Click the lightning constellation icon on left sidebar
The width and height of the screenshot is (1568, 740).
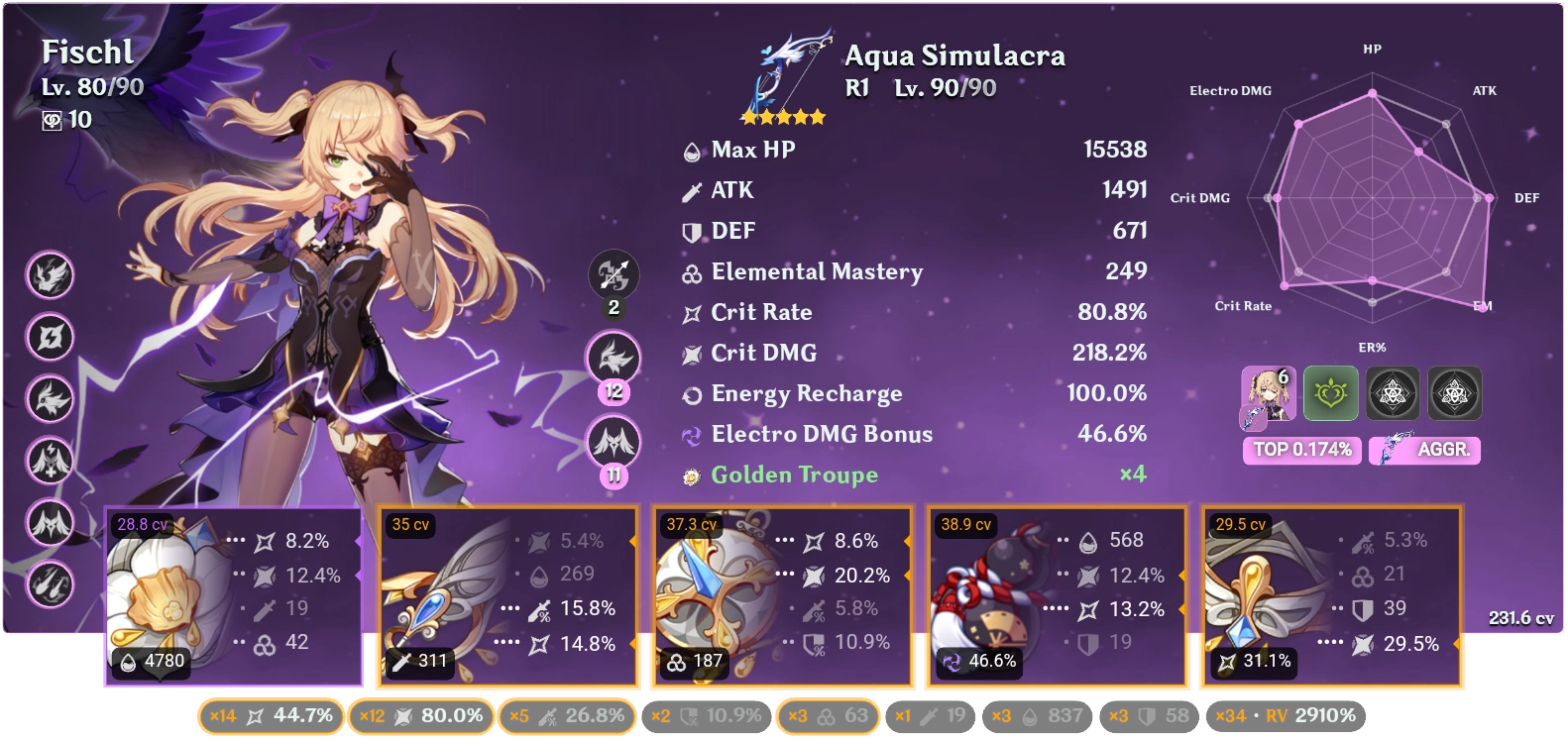coord(51,337)
